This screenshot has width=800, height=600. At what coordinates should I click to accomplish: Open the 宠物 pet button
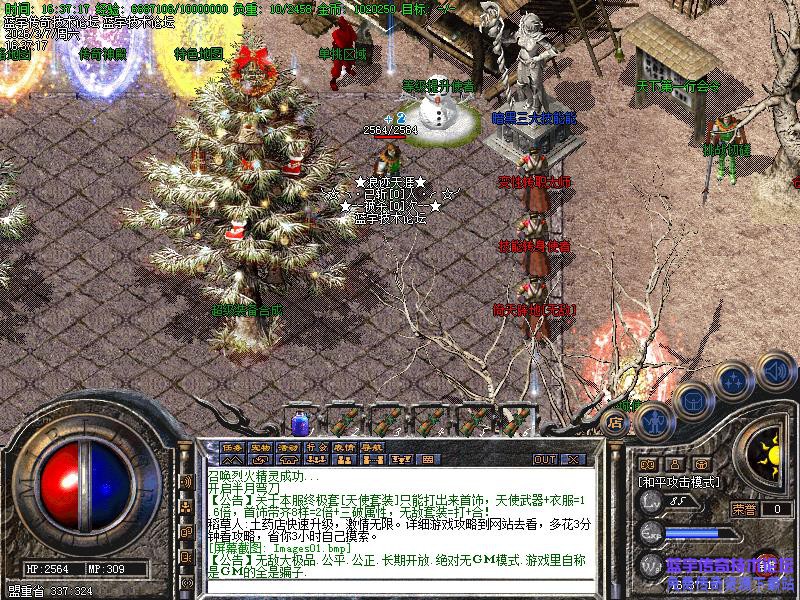260,446
